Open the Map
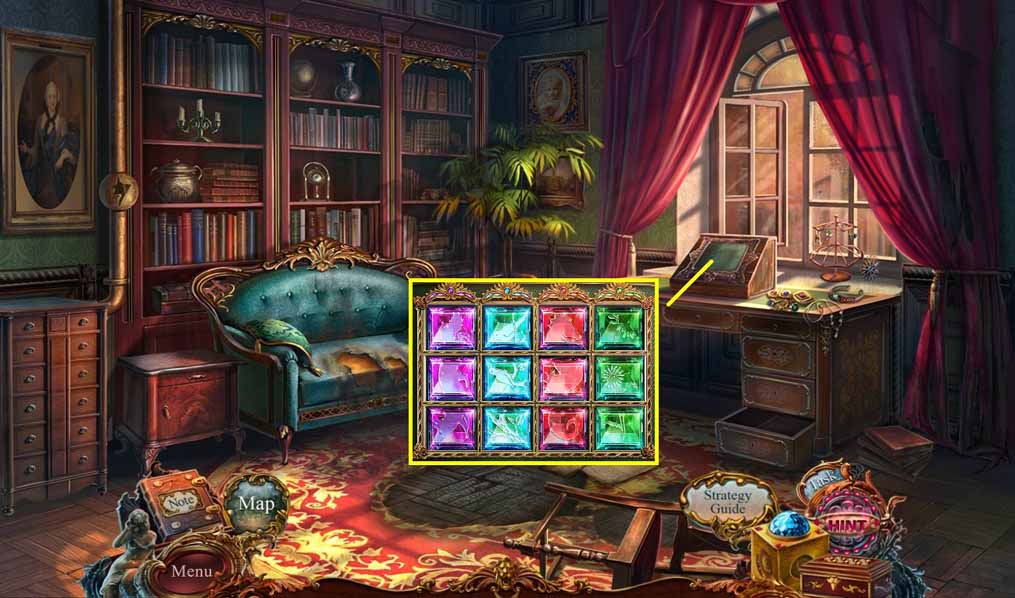The height and width of the screenshot is (598, 1015). [x=256, y=503]
